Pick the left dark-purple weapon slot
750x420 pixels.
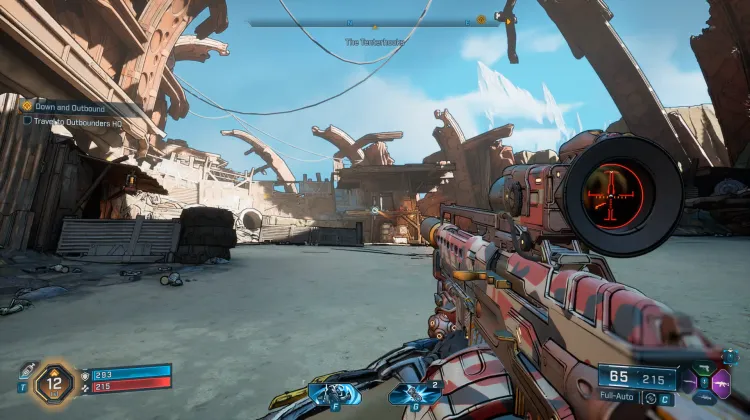click(x=690, y=381)
